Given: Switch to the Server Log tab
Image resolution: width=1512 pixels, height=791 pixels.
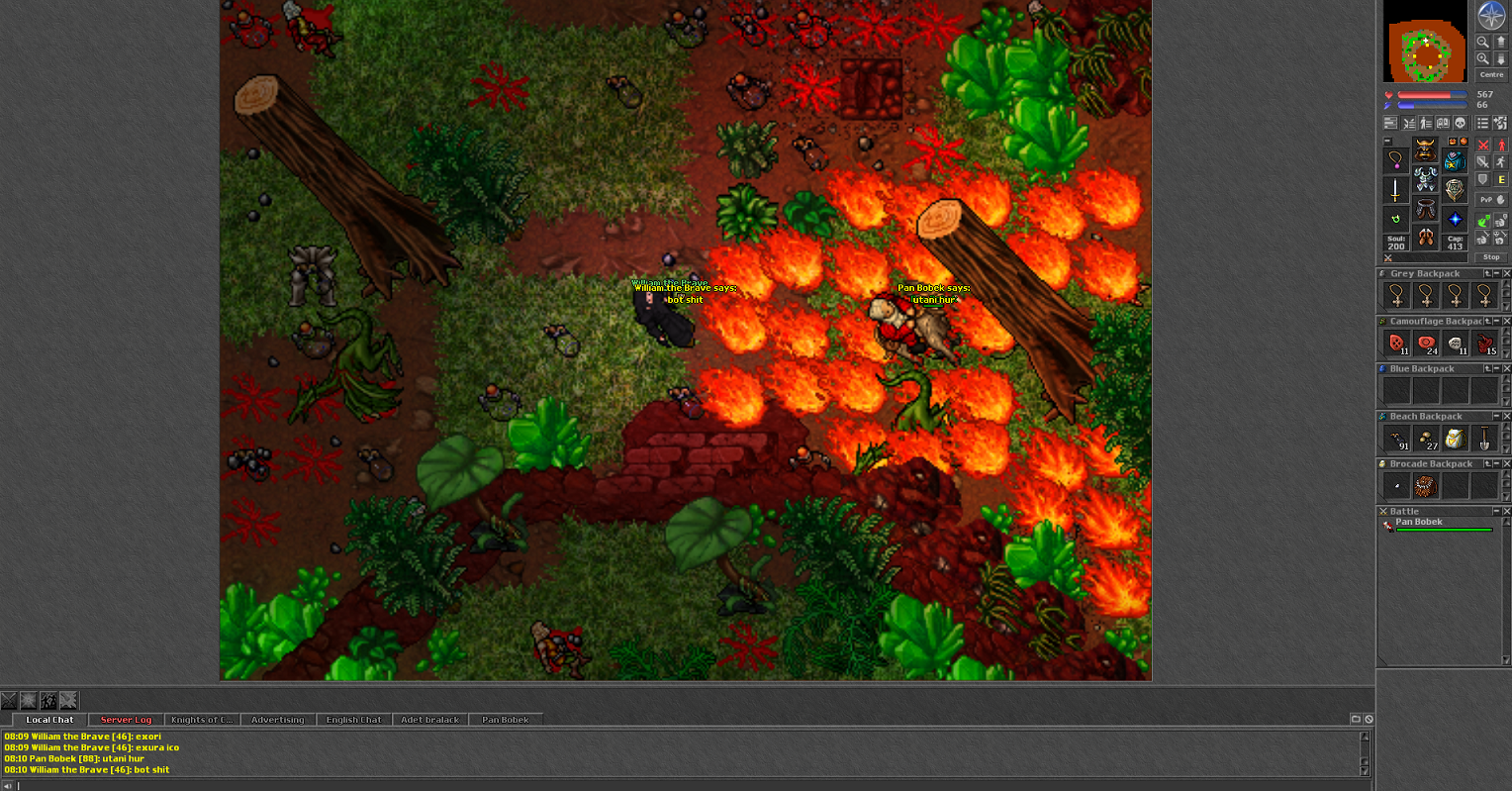Looking at the screenshot, I should click(x=126, y=720).
